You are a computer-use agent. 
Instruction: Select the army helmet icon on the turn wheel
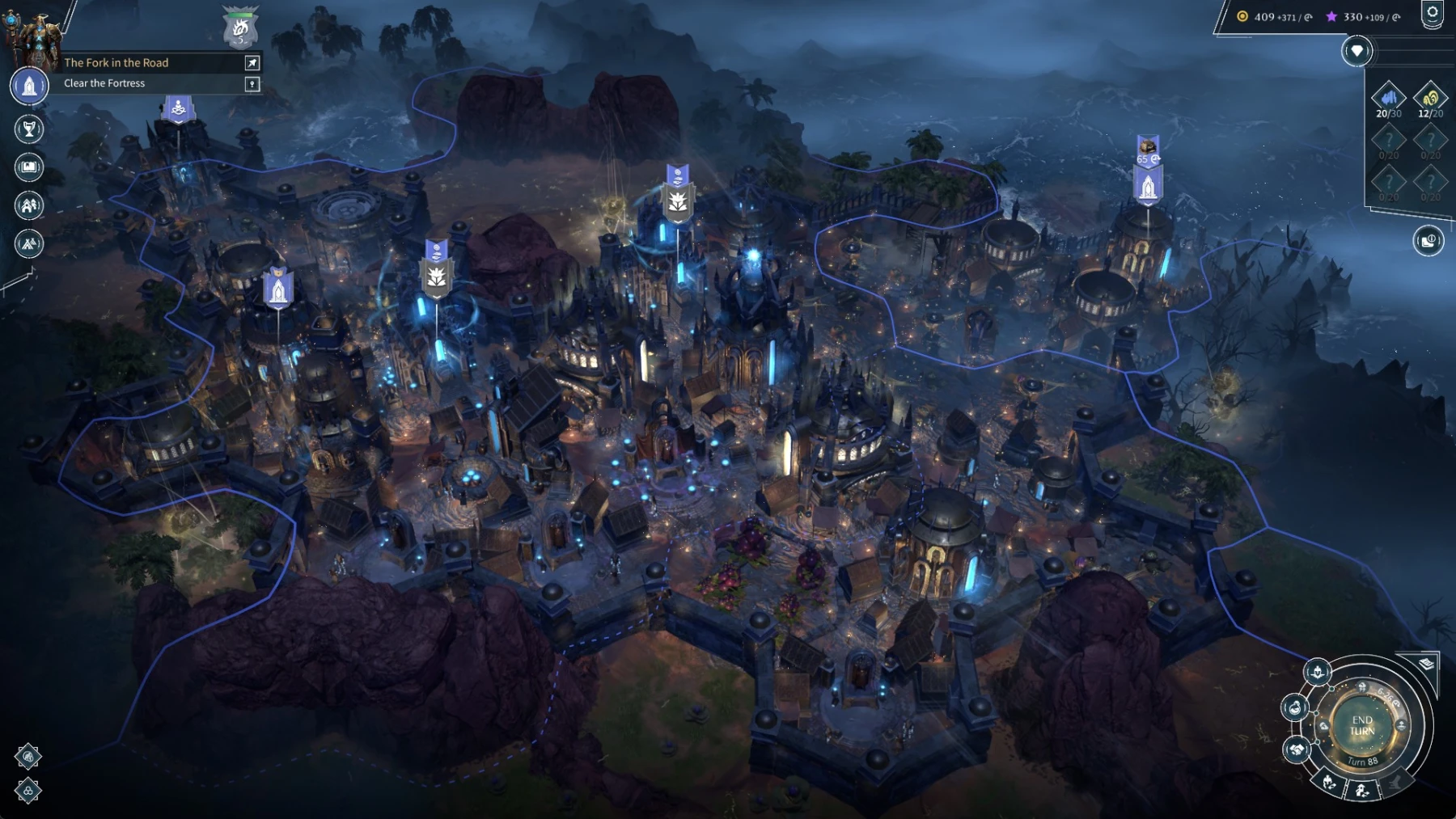1318,672
